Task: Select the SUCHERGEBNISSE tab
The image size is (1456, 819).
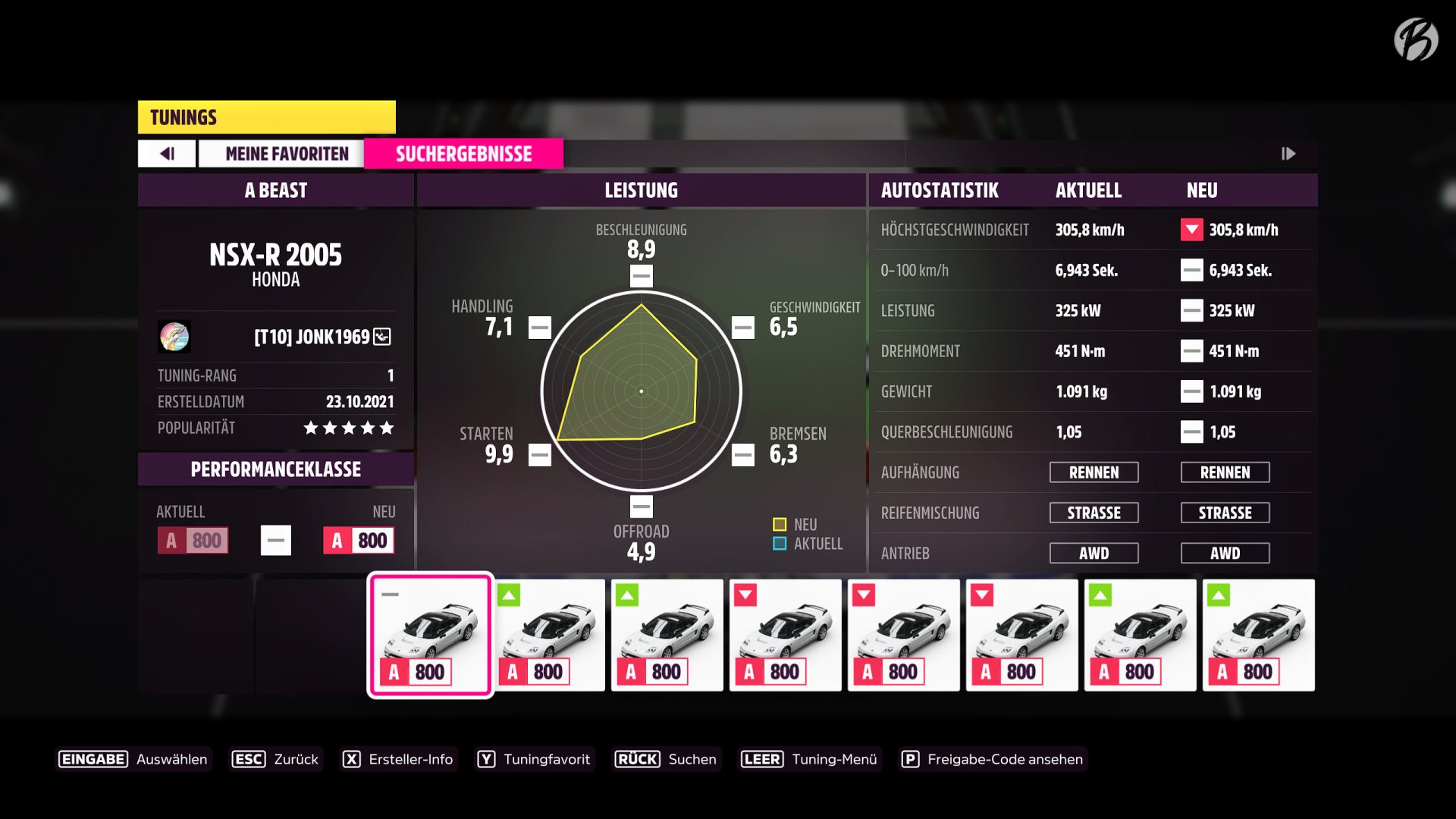Action: point(463,153)
